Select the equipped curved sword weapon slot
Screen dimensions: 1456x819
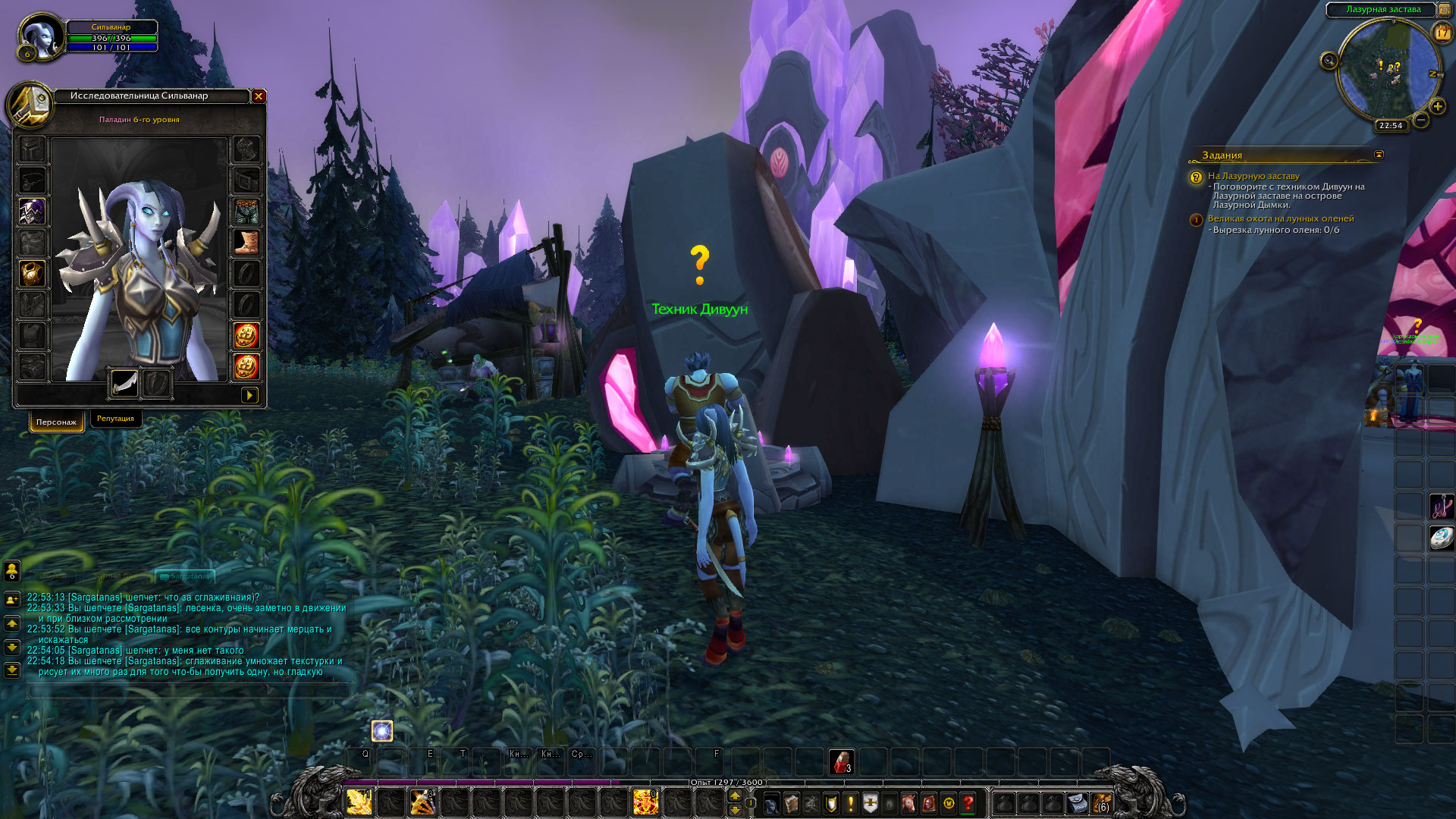(124, 382)
